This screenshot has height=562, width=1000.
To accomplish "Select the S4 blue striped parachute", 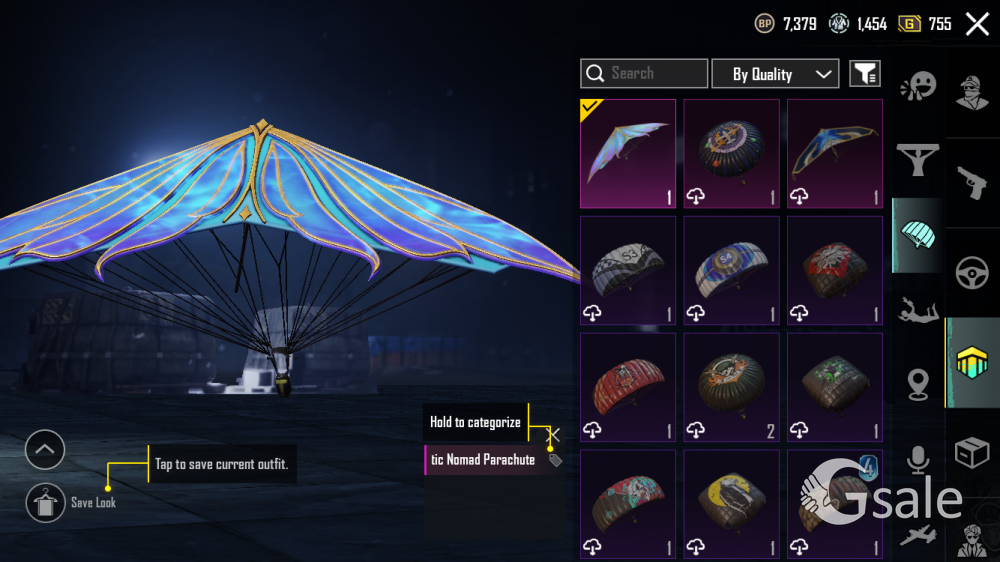I will (x=731, y=270).
